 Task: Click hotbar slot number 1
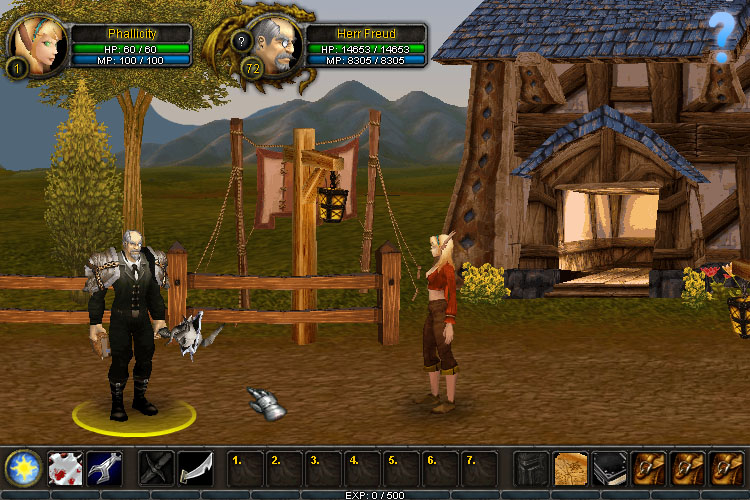pyautogui.click(x=246, y=467)
